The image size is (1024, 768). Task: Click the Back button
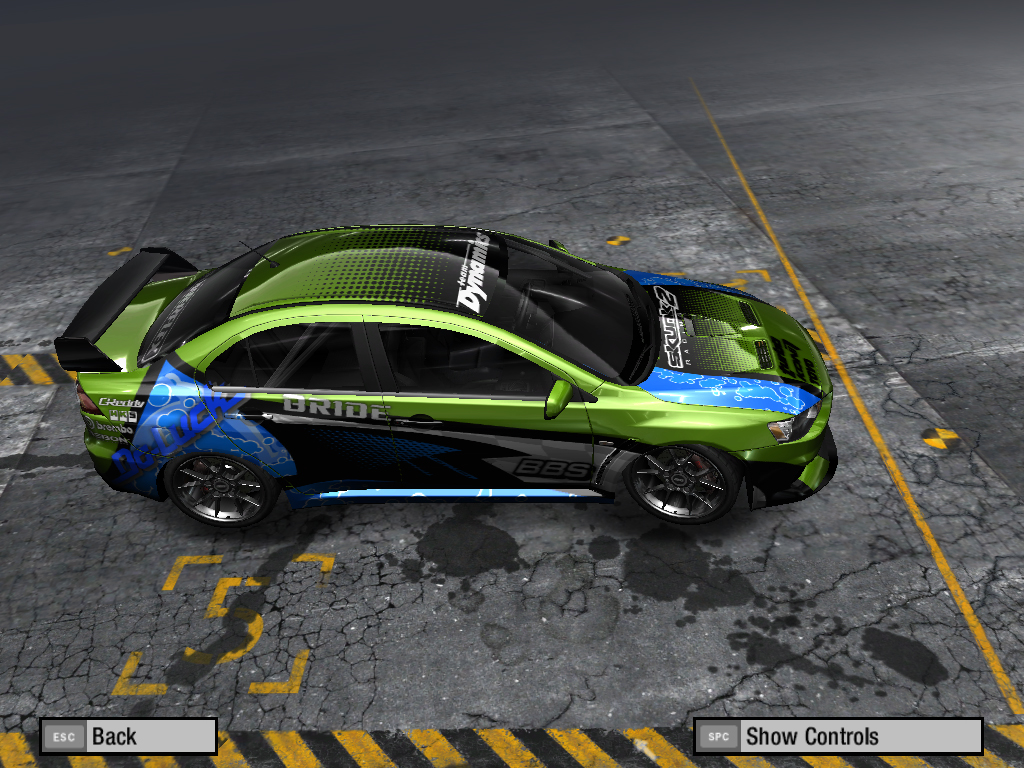(128, 737)
